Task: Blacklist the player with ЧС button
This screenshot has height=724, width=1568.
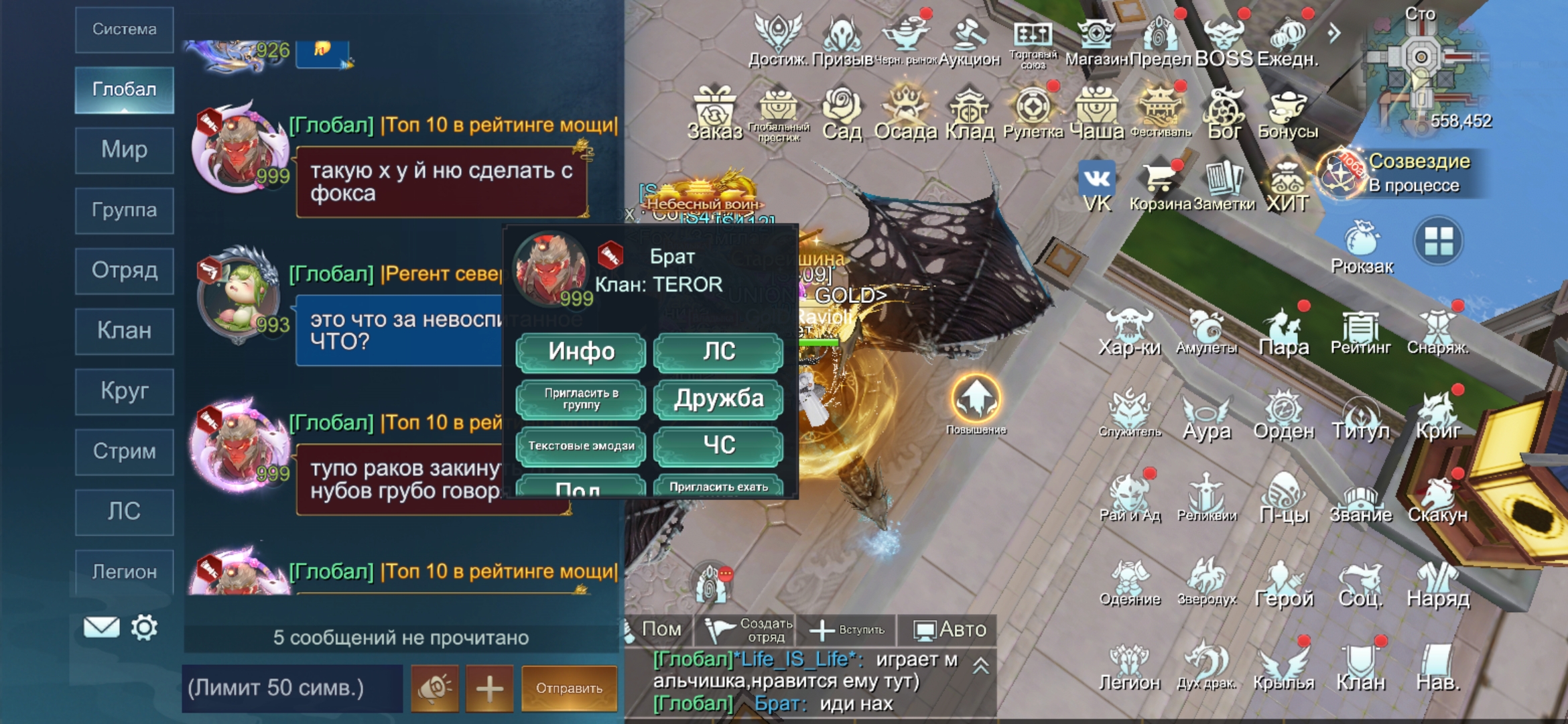Action: (718, 445)
